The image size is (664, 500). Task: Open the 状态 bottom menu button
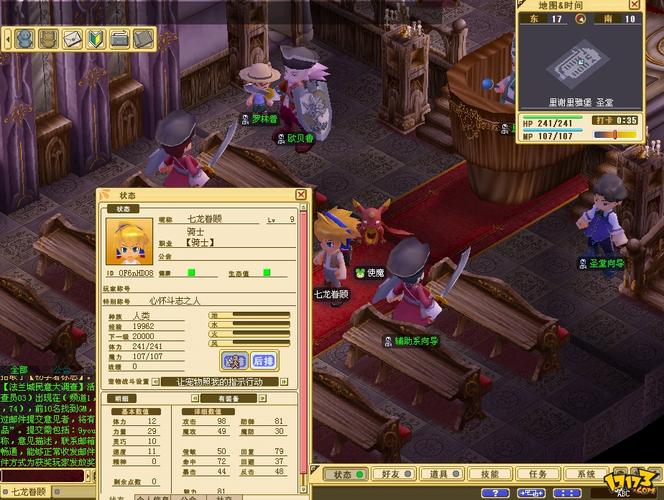point(343,474)
